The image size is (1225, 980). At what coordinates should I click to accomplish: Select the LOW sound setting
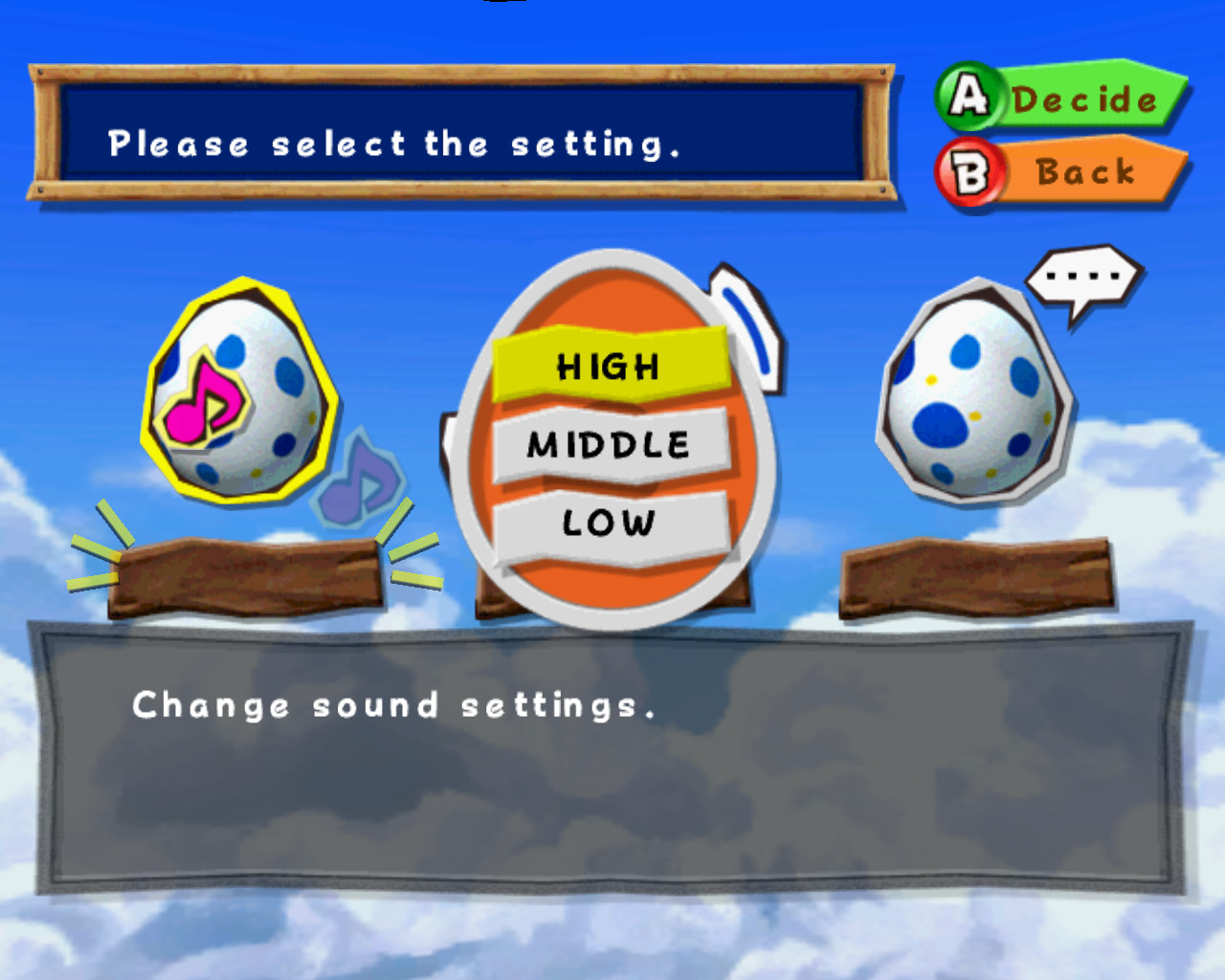tap(609, 522)
